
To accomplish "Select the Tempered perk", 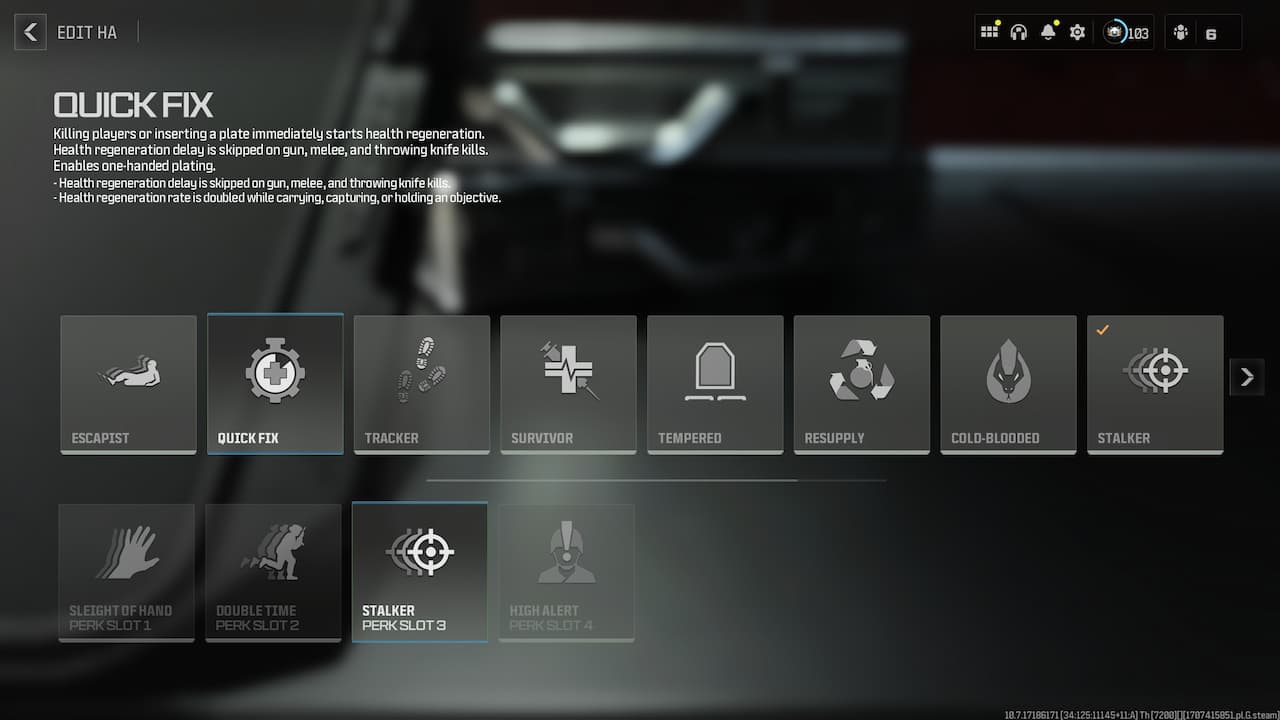I will 715,383.
